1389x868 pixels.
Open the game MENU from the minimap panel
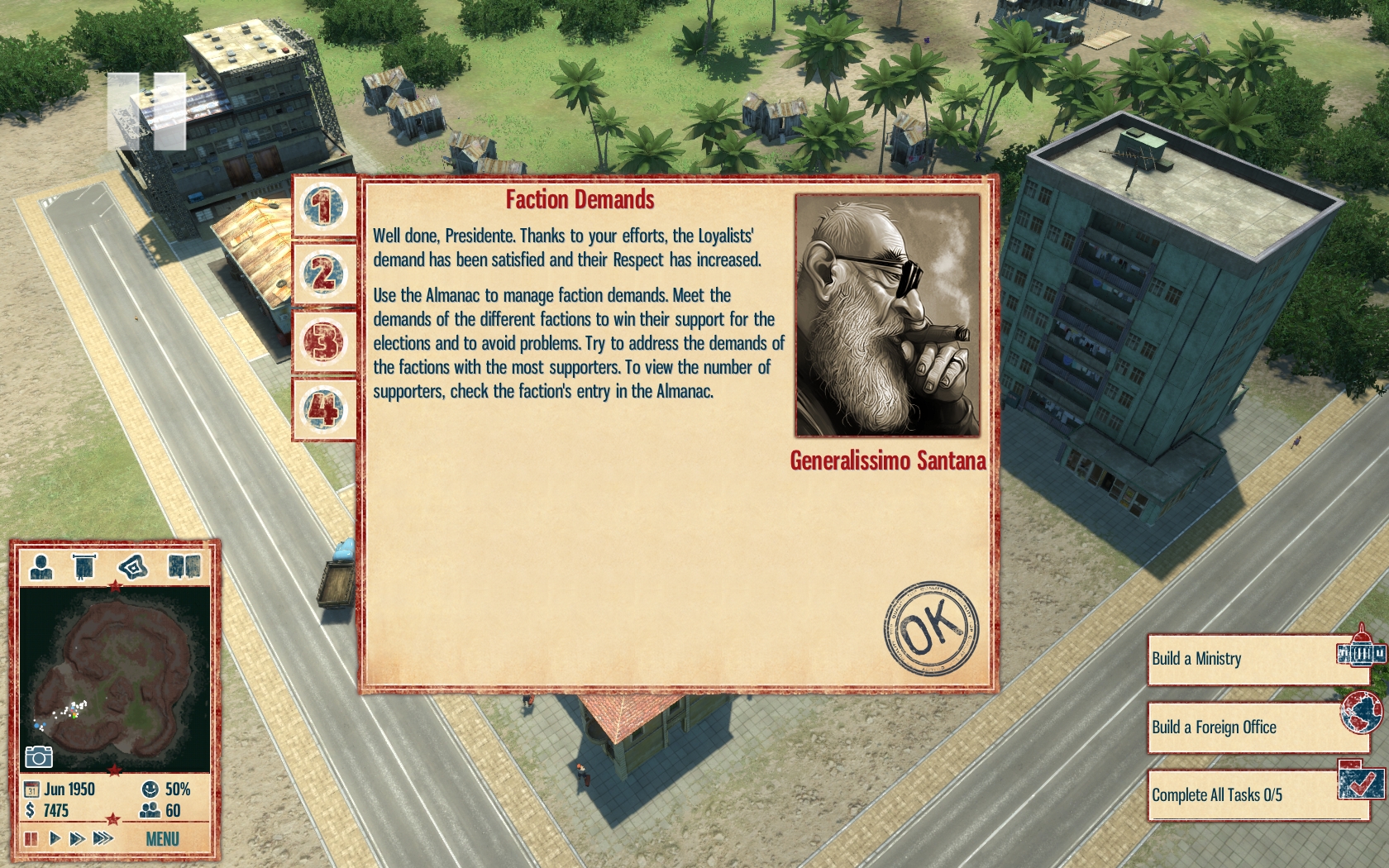162,839
